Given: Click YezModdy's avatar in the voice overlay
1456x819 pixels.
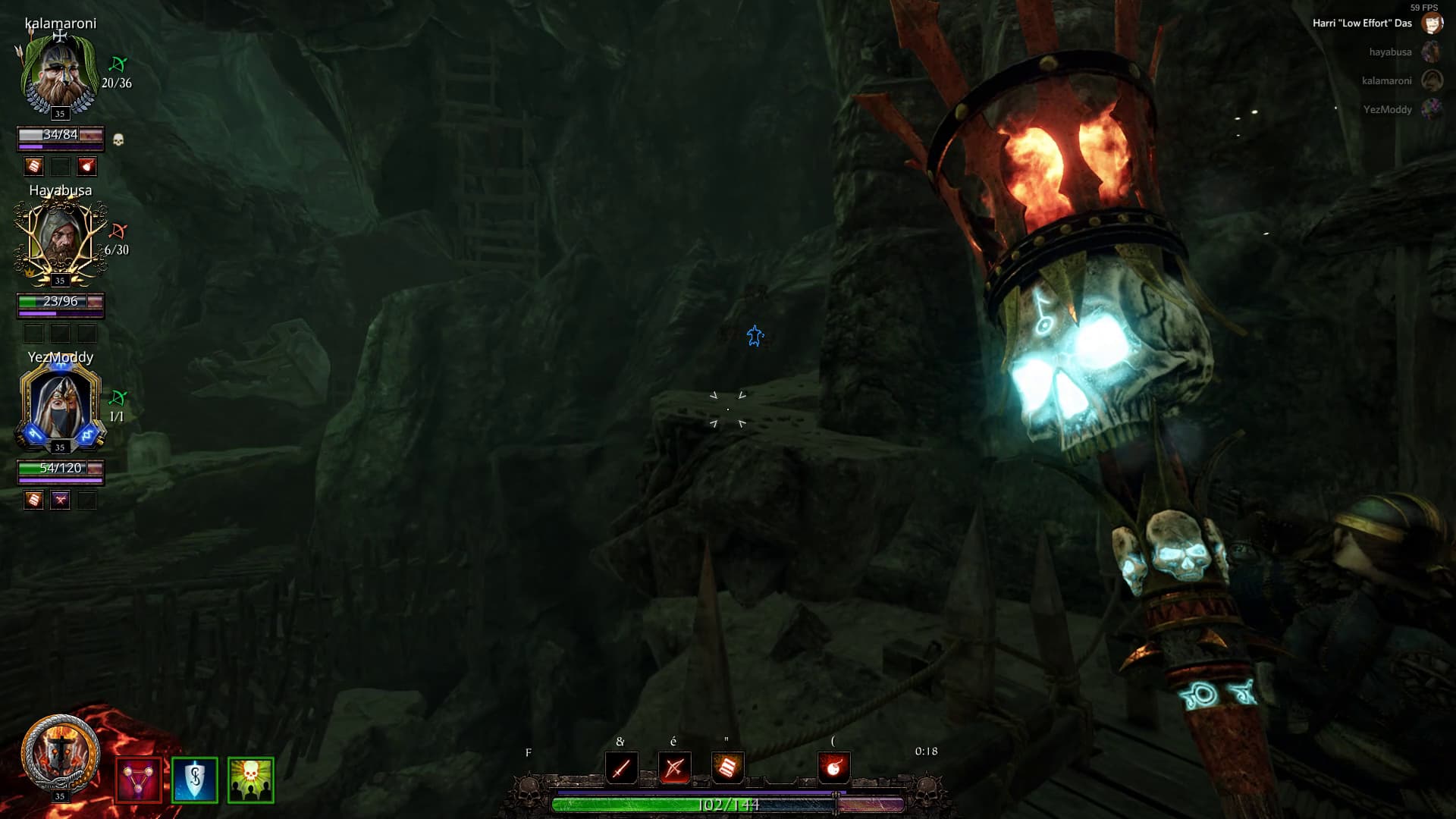Looking at the screenshot, I should (1431, 109).
